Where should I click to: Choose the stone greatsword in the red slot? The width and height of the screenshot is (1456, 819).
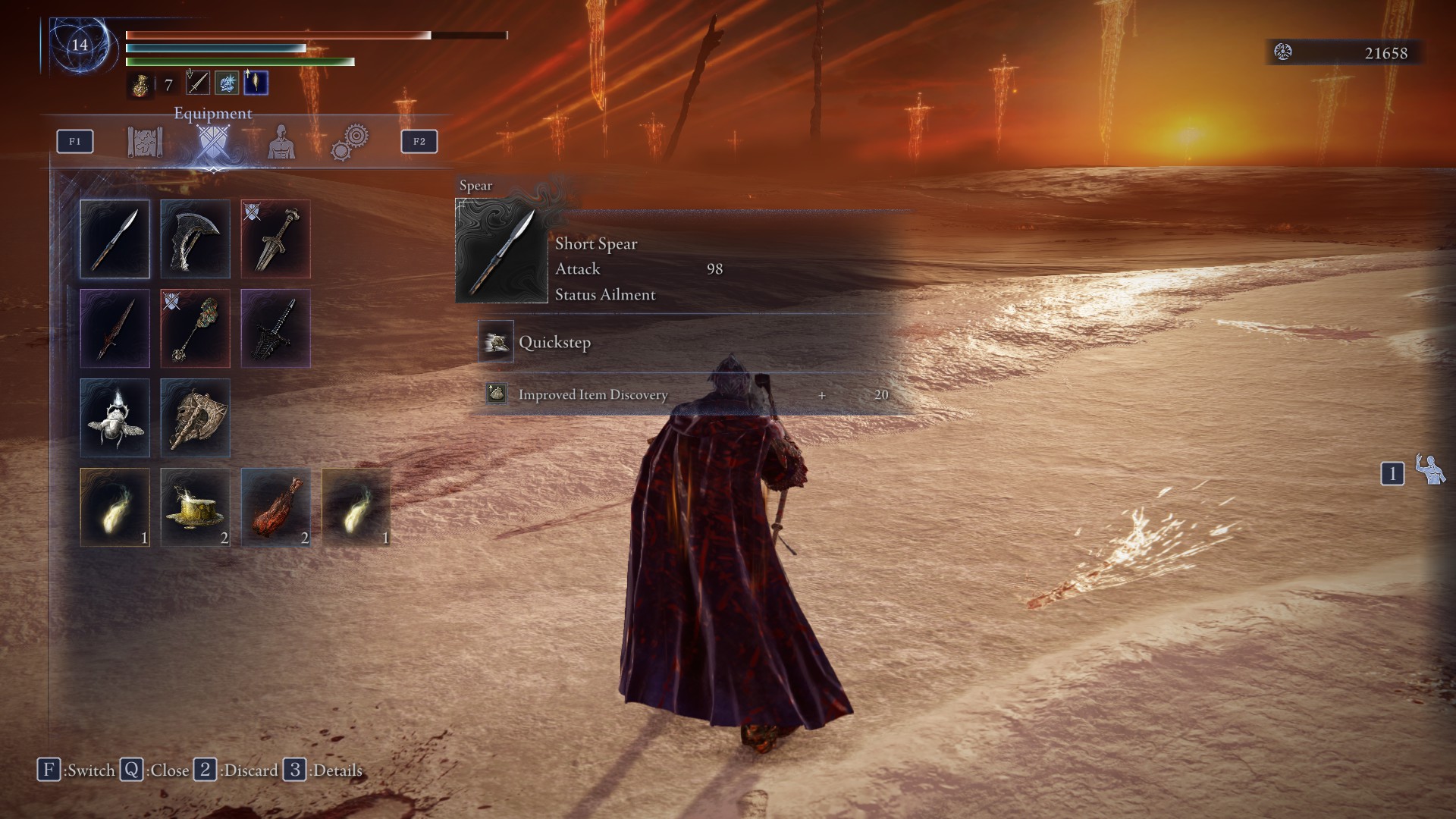coord(275,239)
